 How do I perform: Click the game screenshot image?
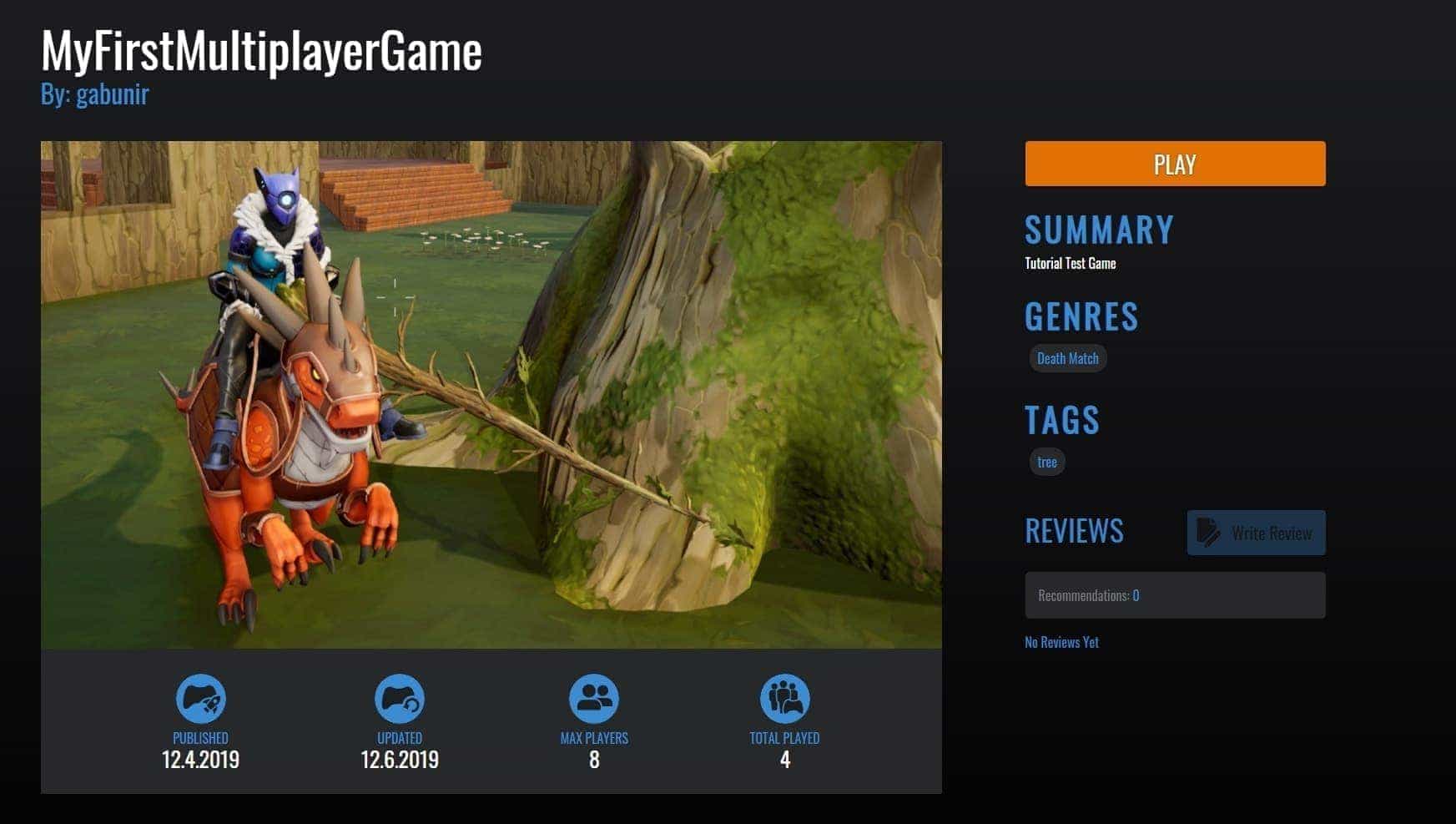[491, 392]
